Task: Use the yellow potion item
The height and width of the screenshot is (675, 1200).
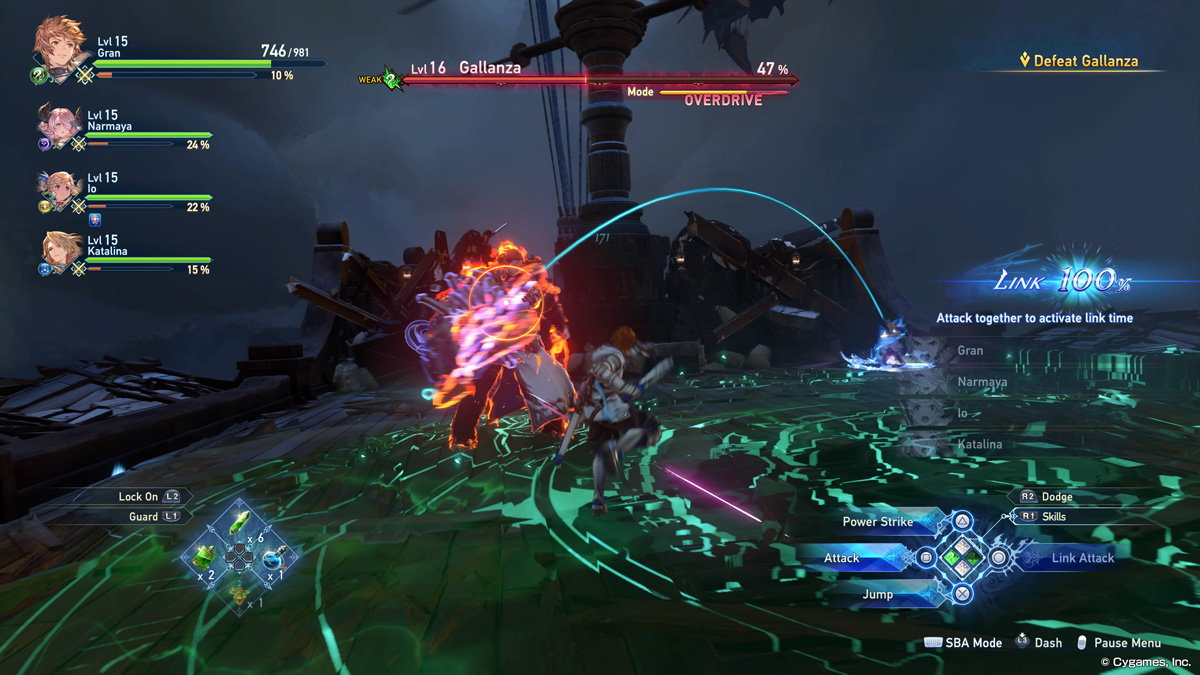Action: [x=239, y=594]
